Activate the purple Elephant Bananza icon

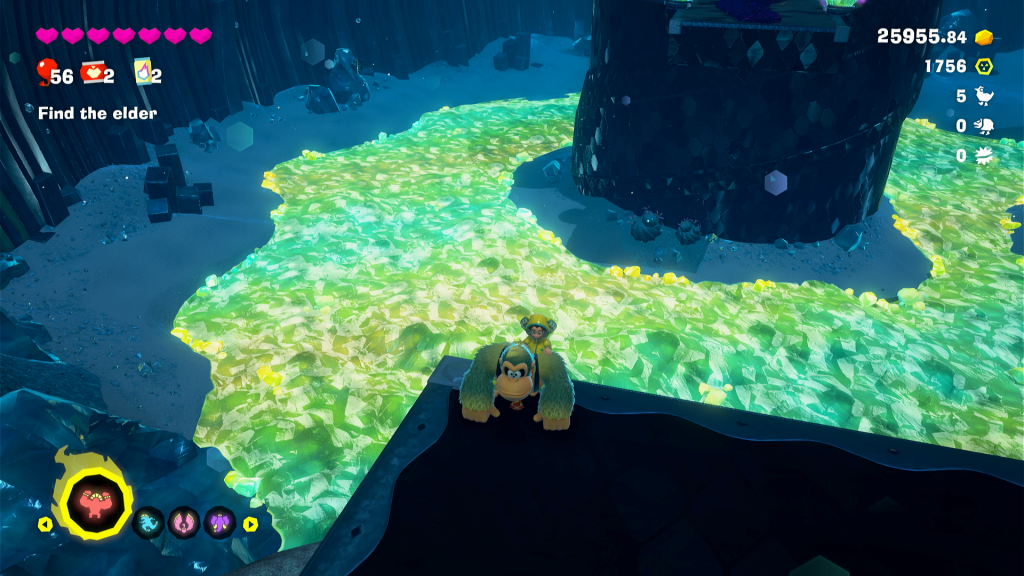[219, 522]
